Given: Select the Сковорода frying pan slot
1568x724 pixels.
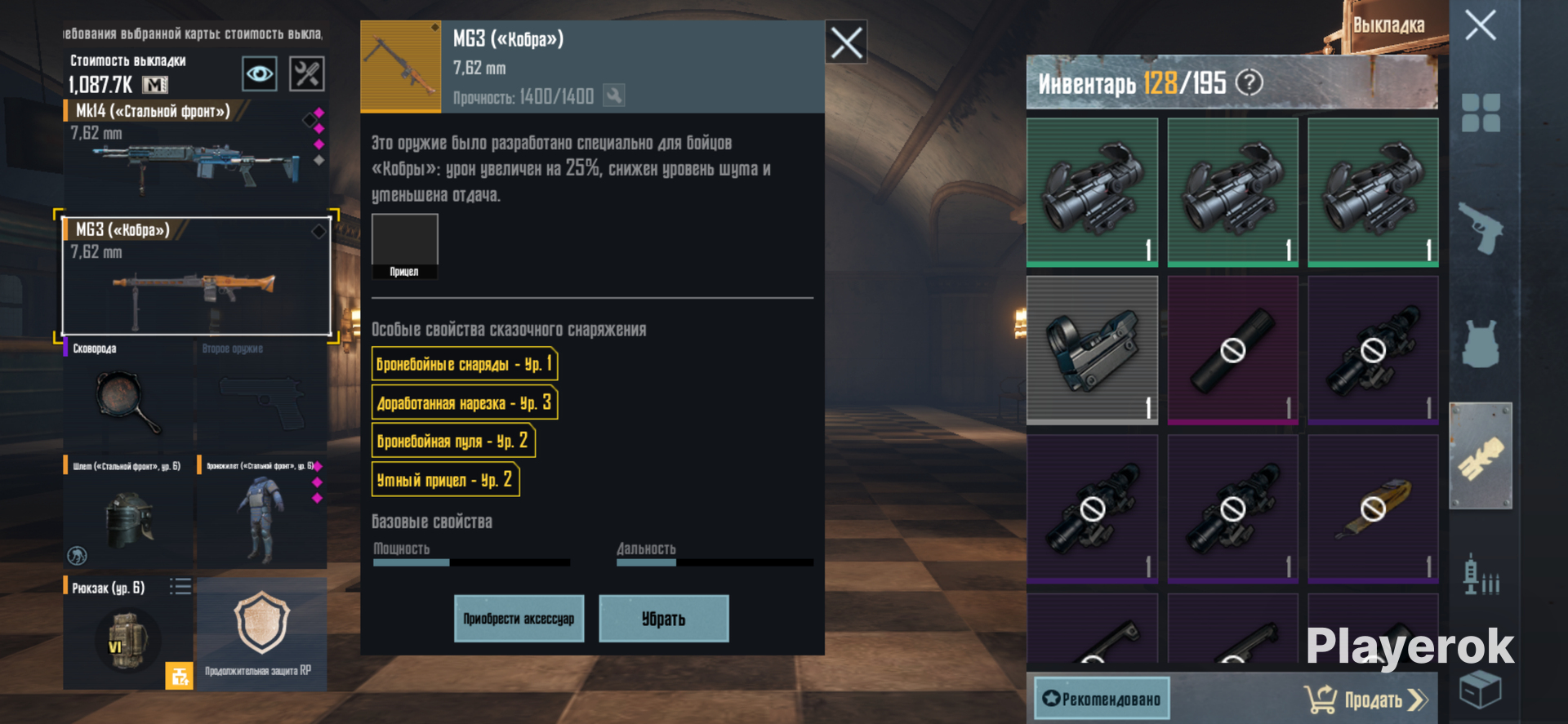Looking at the screenshot, I should pos(128,398).
